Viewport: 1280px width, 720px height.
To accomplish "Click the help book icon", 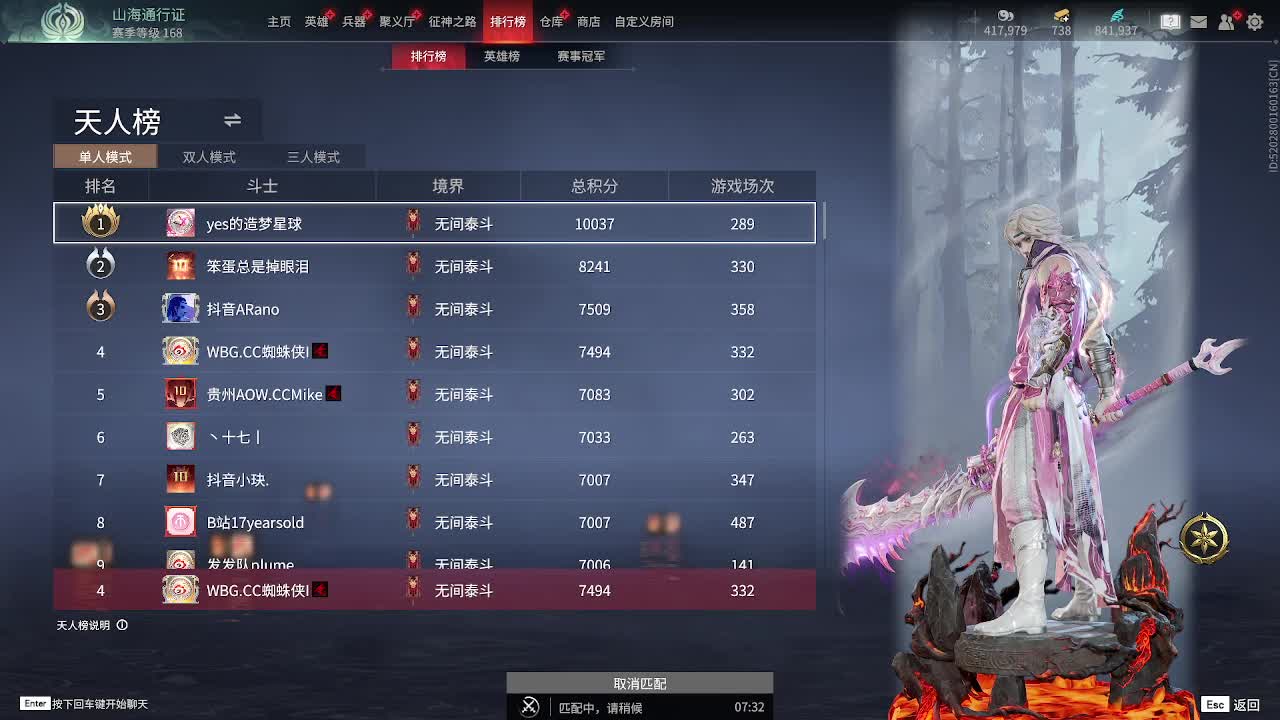I will pos(1169,20).
